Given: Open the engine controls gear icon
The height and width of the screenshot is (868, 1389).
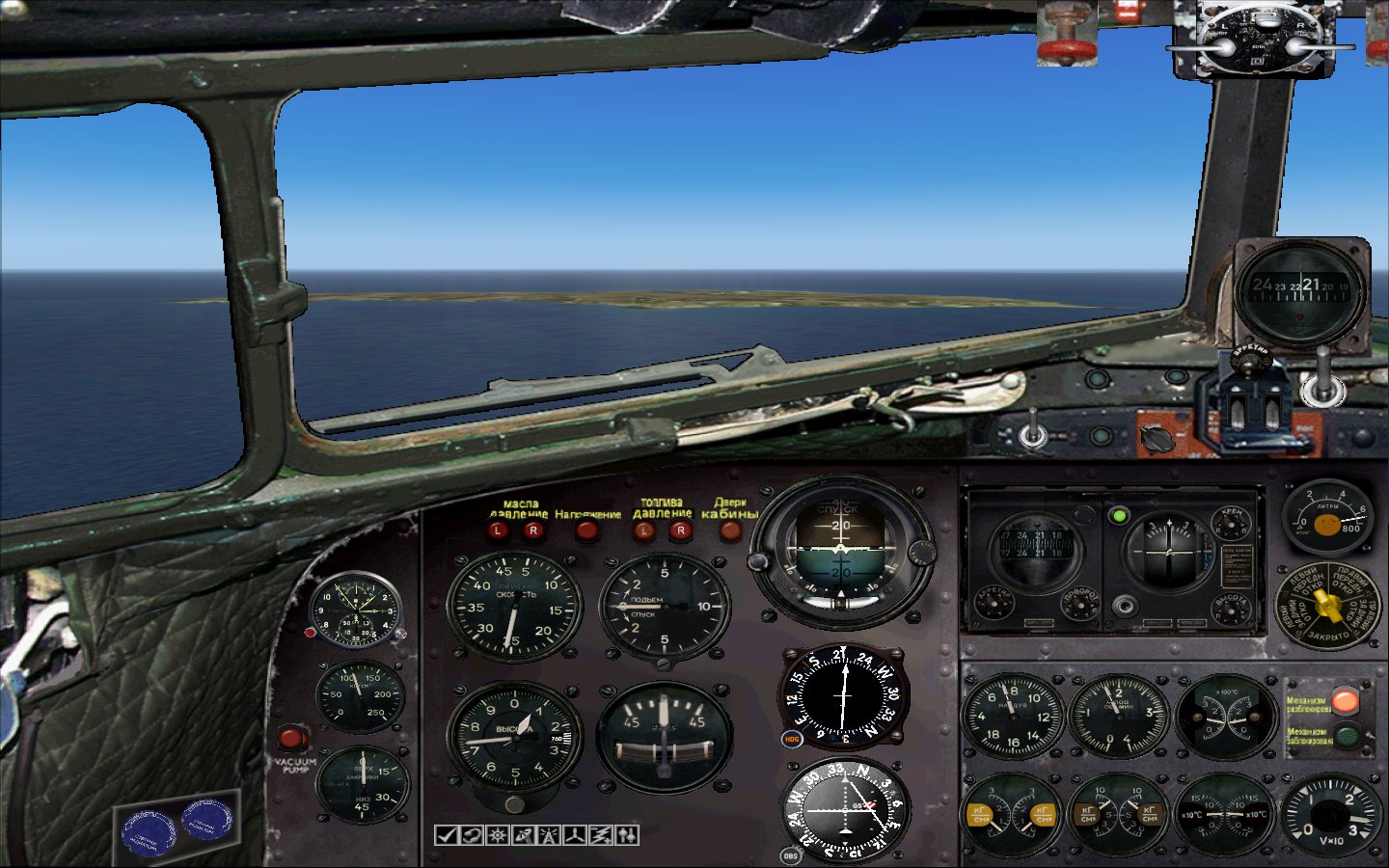Looking at the screenshot, I should point(496,835).
